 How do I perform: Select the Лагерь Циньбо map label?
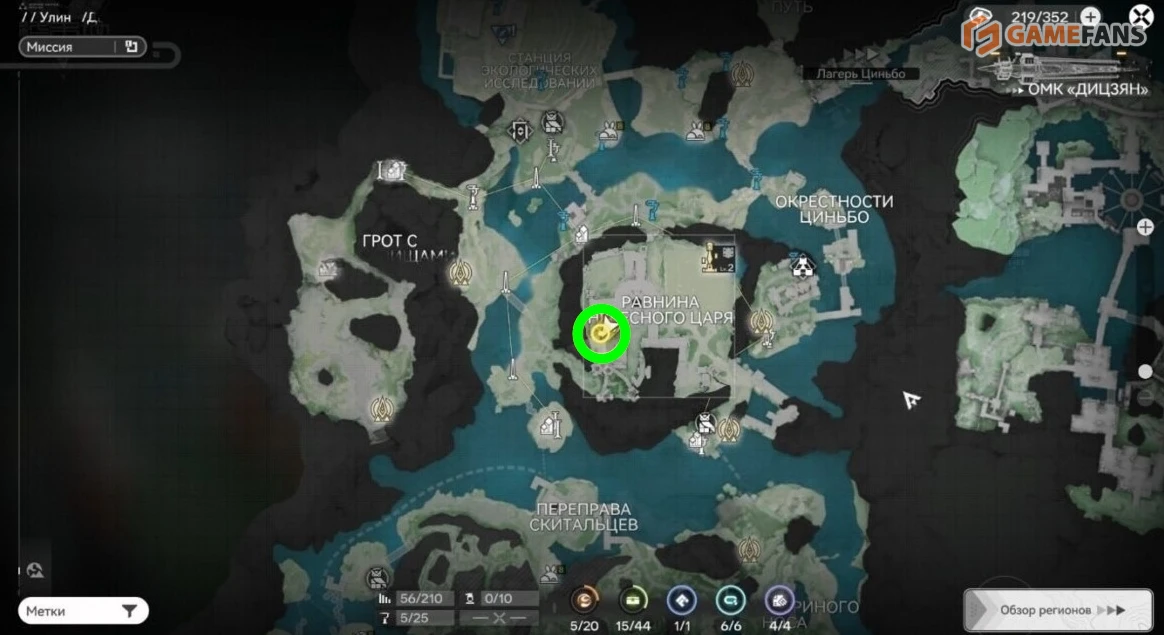pyautogui.click(x=860, y=74)
